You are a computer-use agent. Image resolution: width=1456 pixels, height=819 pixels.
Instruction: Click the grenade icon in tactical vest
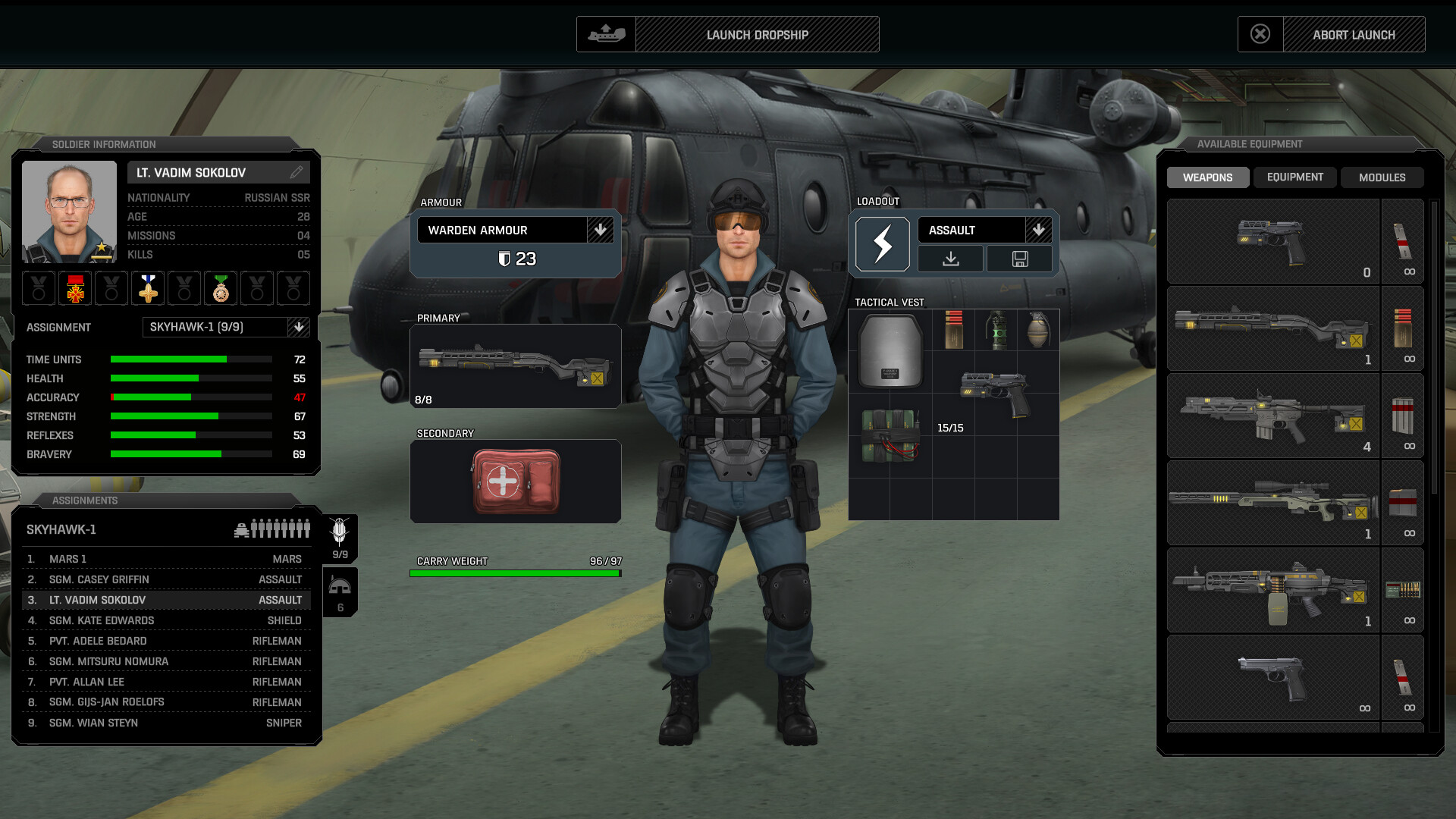point(1038,331)
